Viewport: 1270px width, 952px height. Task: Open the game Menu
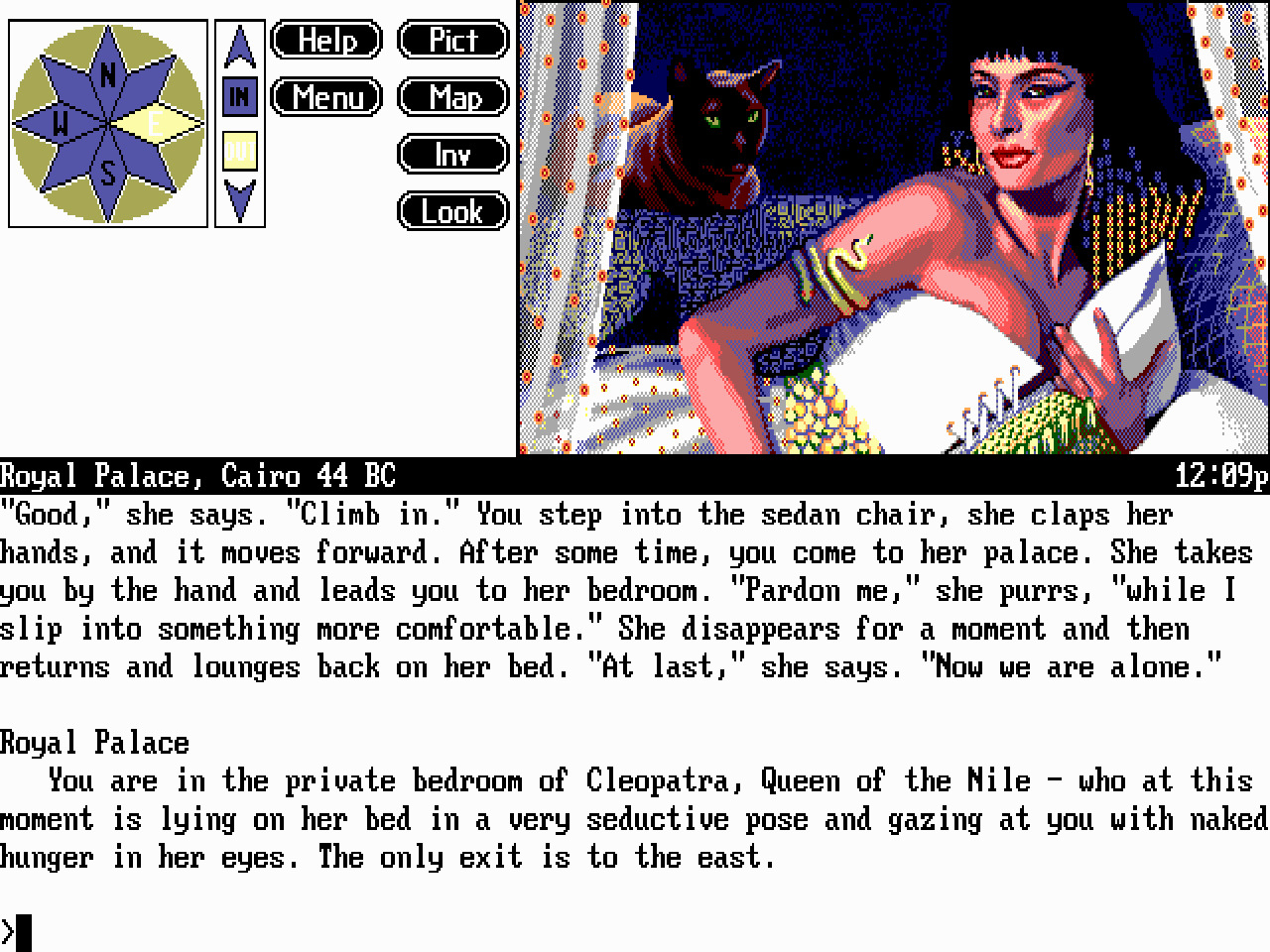coord(325,98)
